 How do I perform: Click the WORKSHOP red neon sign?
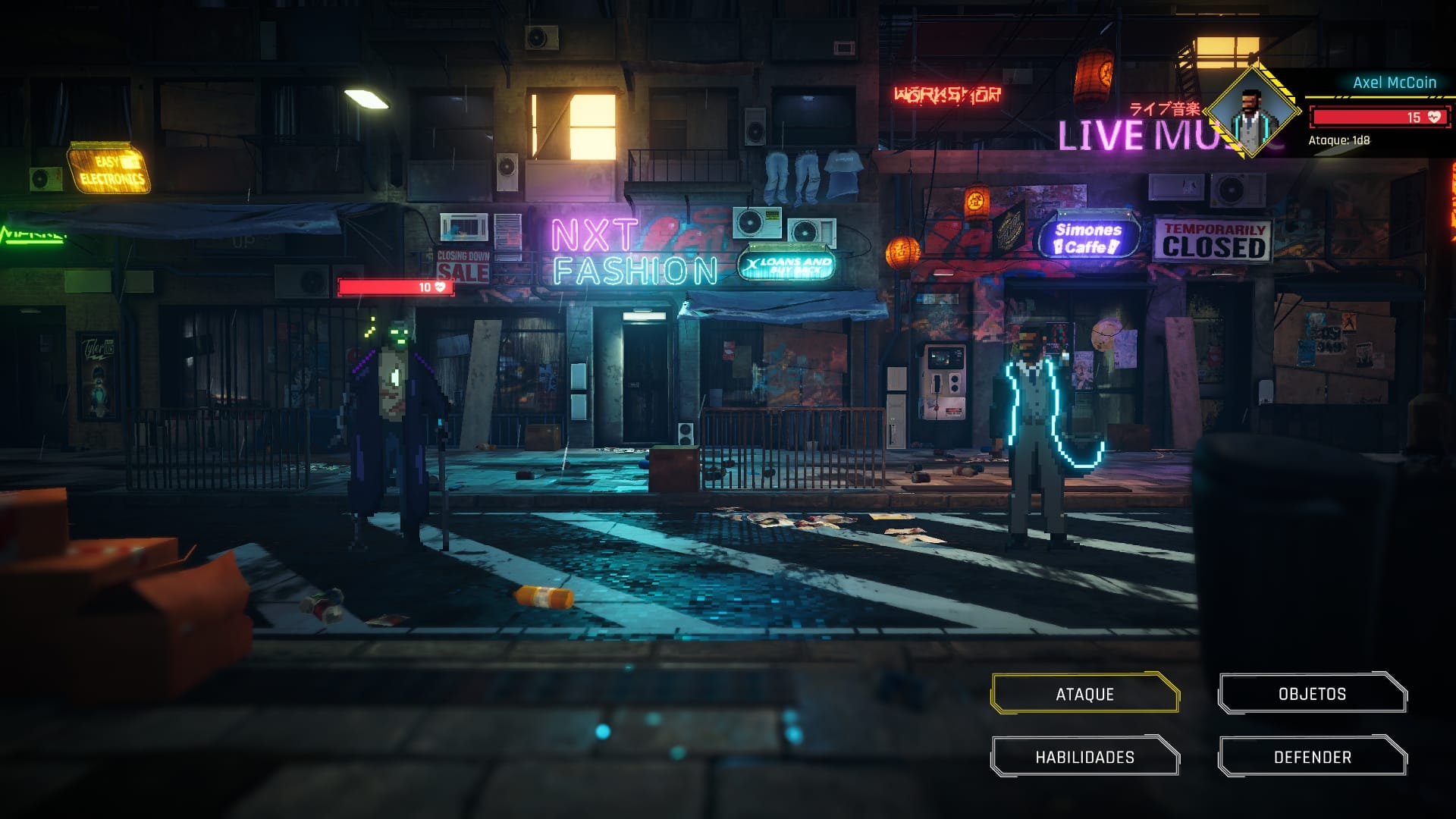[x=946, y=94]
